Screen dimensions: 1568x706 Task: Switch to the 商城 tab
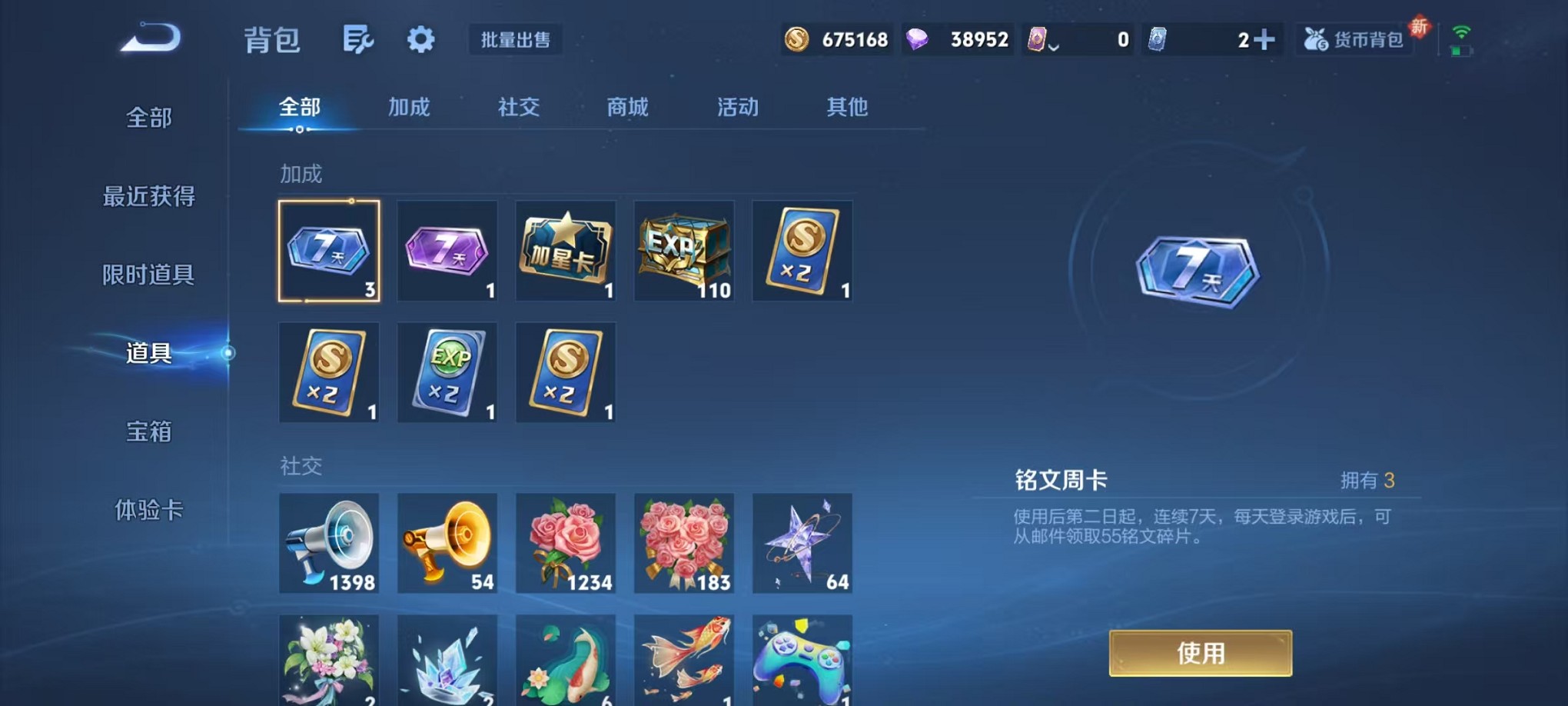pyautogui.click(x=627, y=108)
